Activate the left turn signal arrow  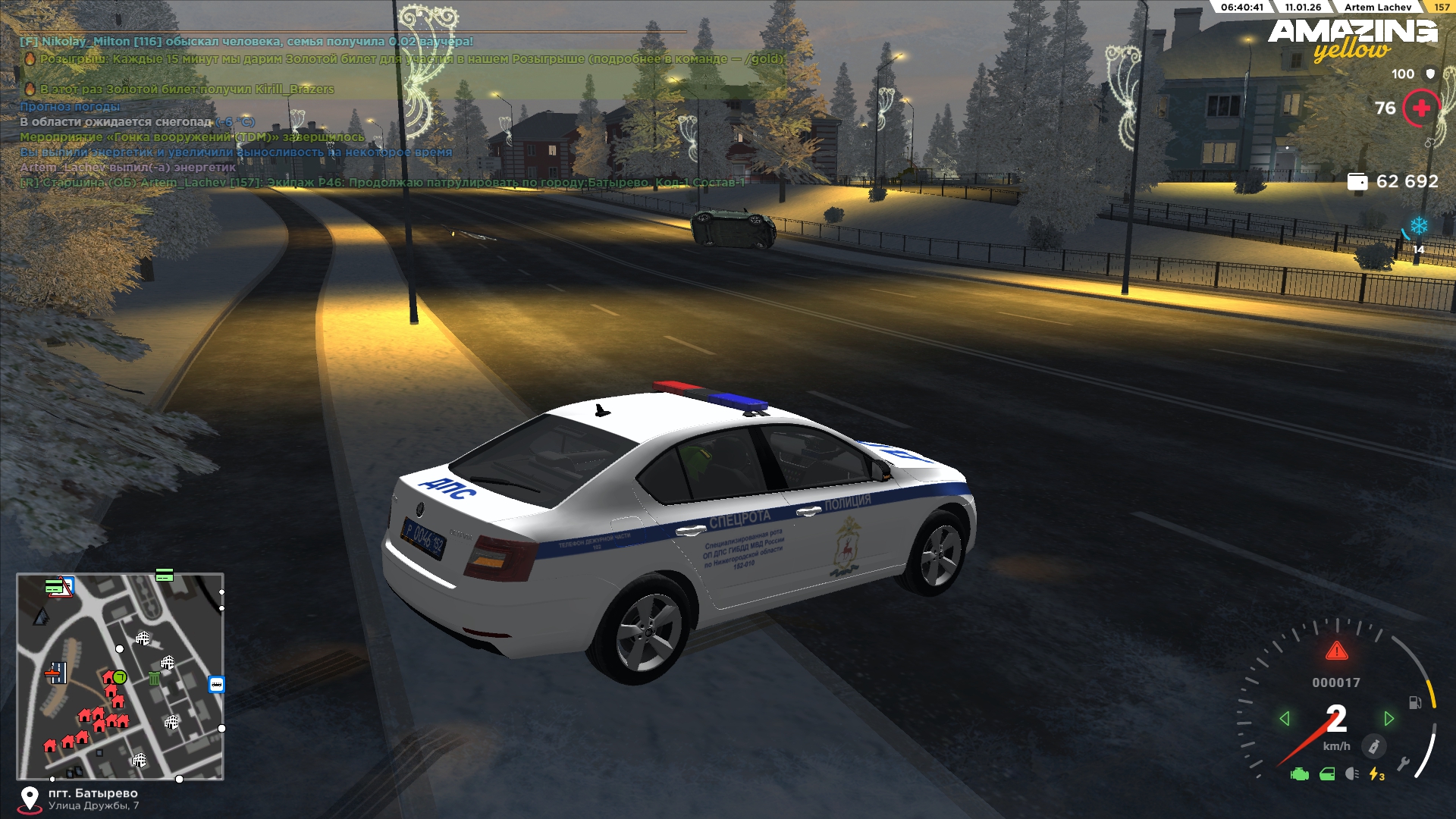(x=1285, y=718)
